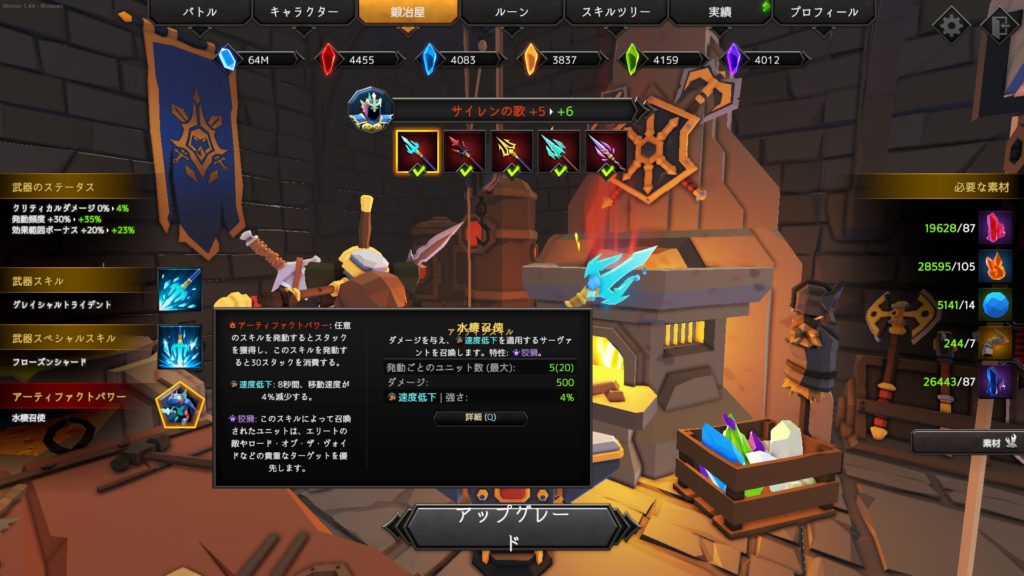
Task: Go to the ルーン tab
Action: pos(511,13)
